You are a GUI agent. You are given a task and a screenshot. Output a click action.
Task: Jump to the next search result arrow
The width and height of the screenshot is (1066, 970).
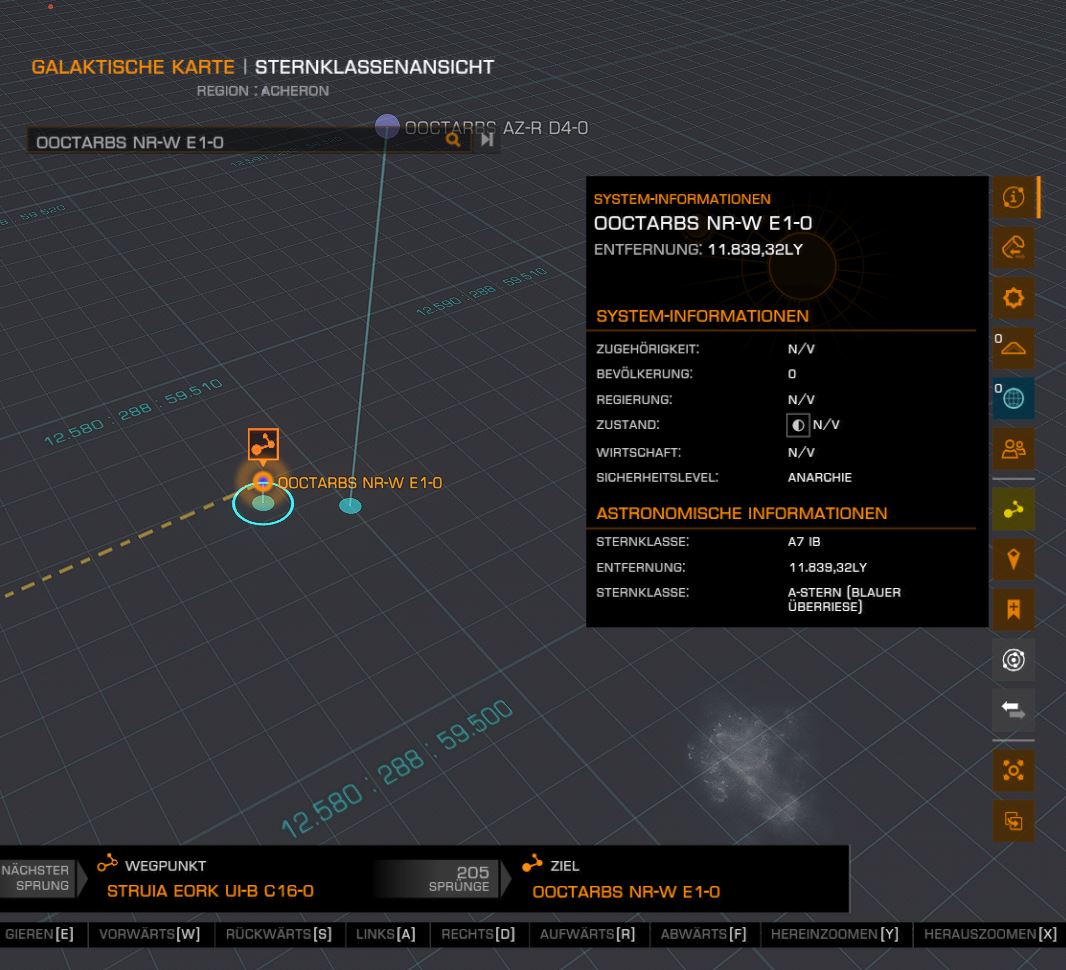tap(487, 141)
